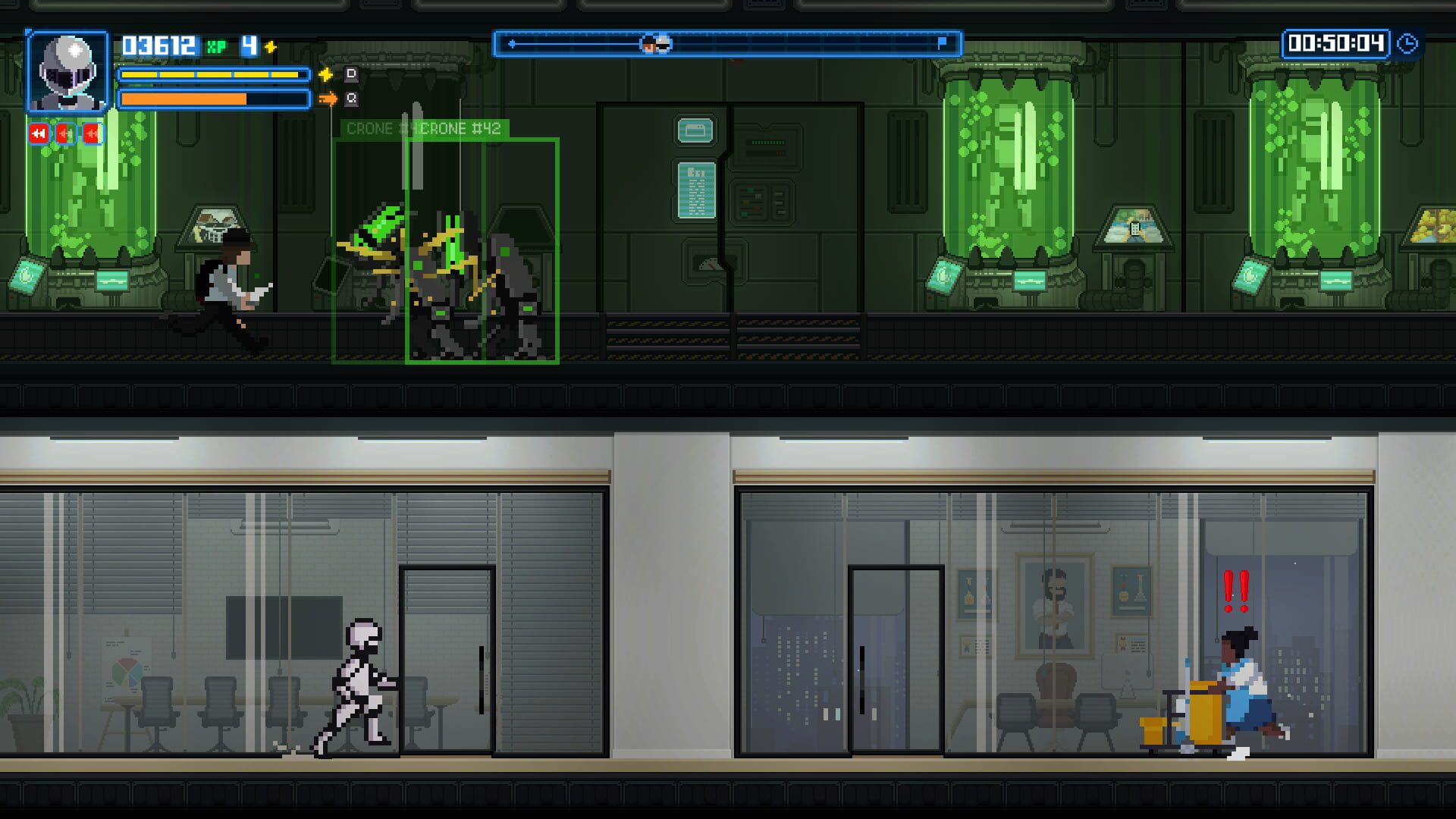1456x819 pixels.
Task: Click the D ability keybind icon
Action: click(x=350, y=74)
